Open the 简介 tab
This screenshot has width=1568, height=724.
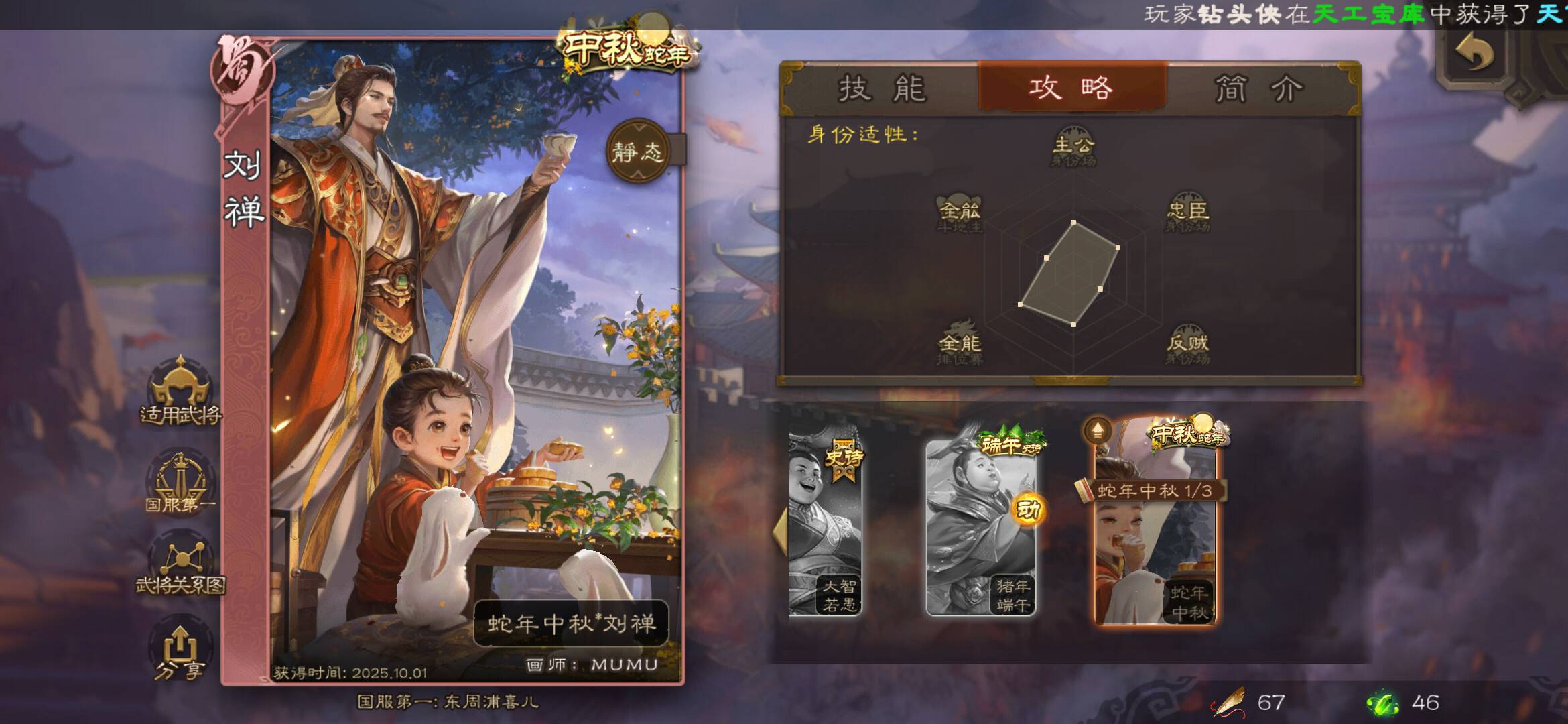point(1258,88)
